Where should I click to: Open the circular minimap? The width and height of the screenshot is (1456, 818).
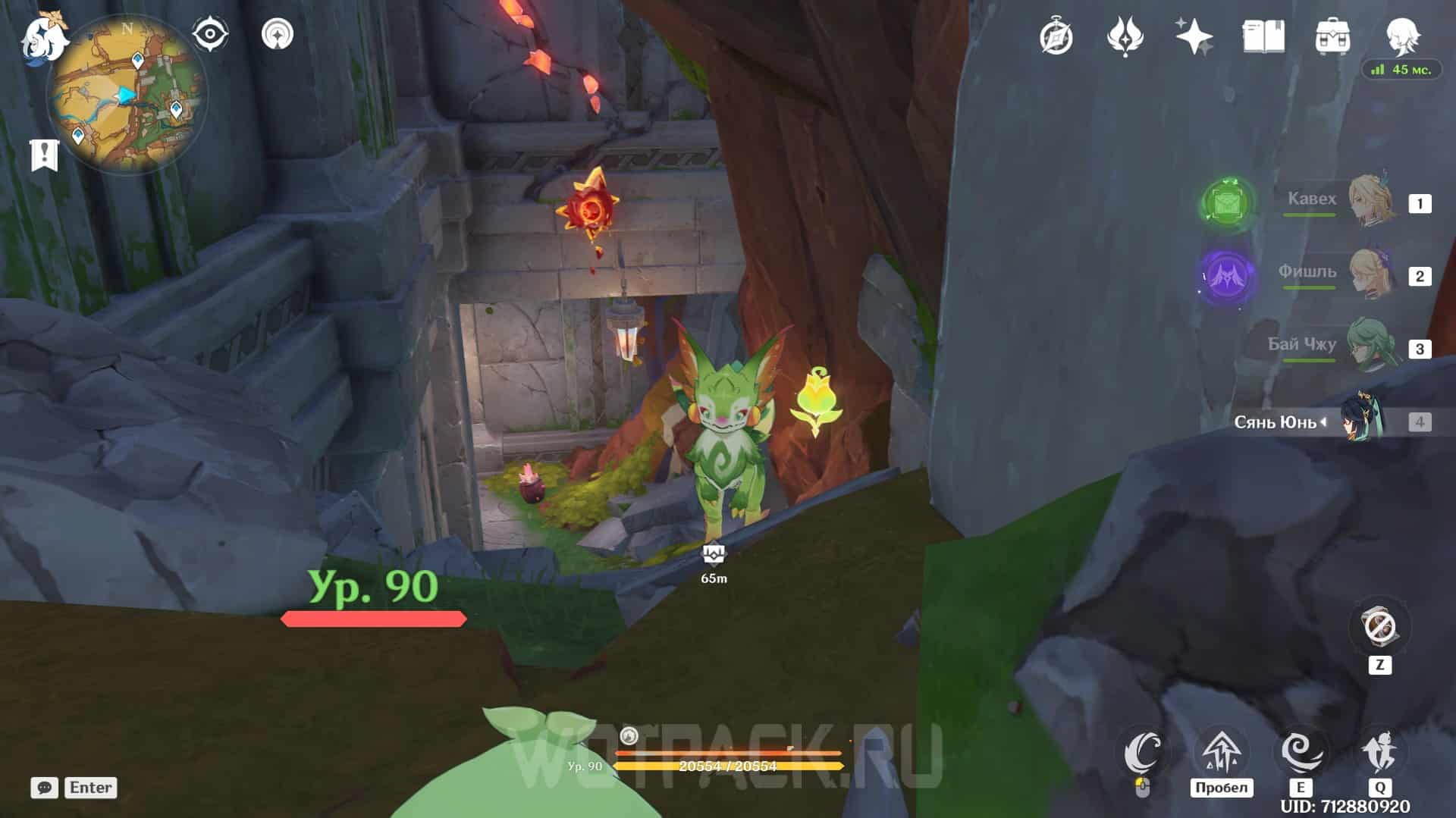pos(127,94)
